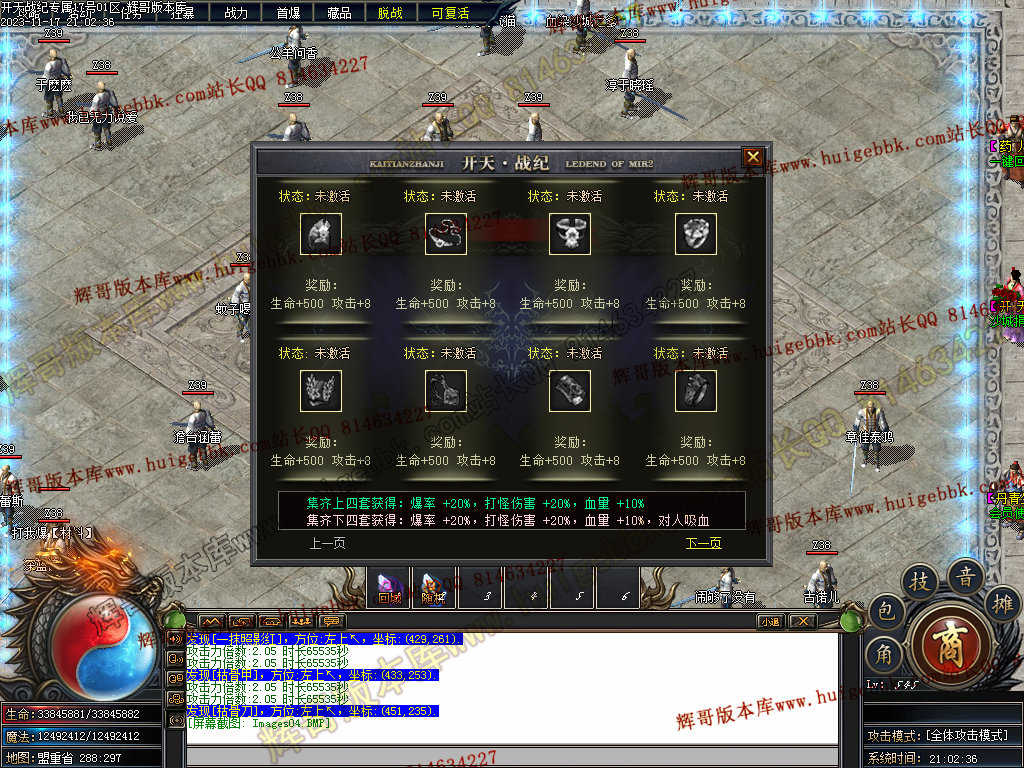
Task: Select the 可复活 option in the top bar
Action: pyautogui.click(x=450, y=13)
